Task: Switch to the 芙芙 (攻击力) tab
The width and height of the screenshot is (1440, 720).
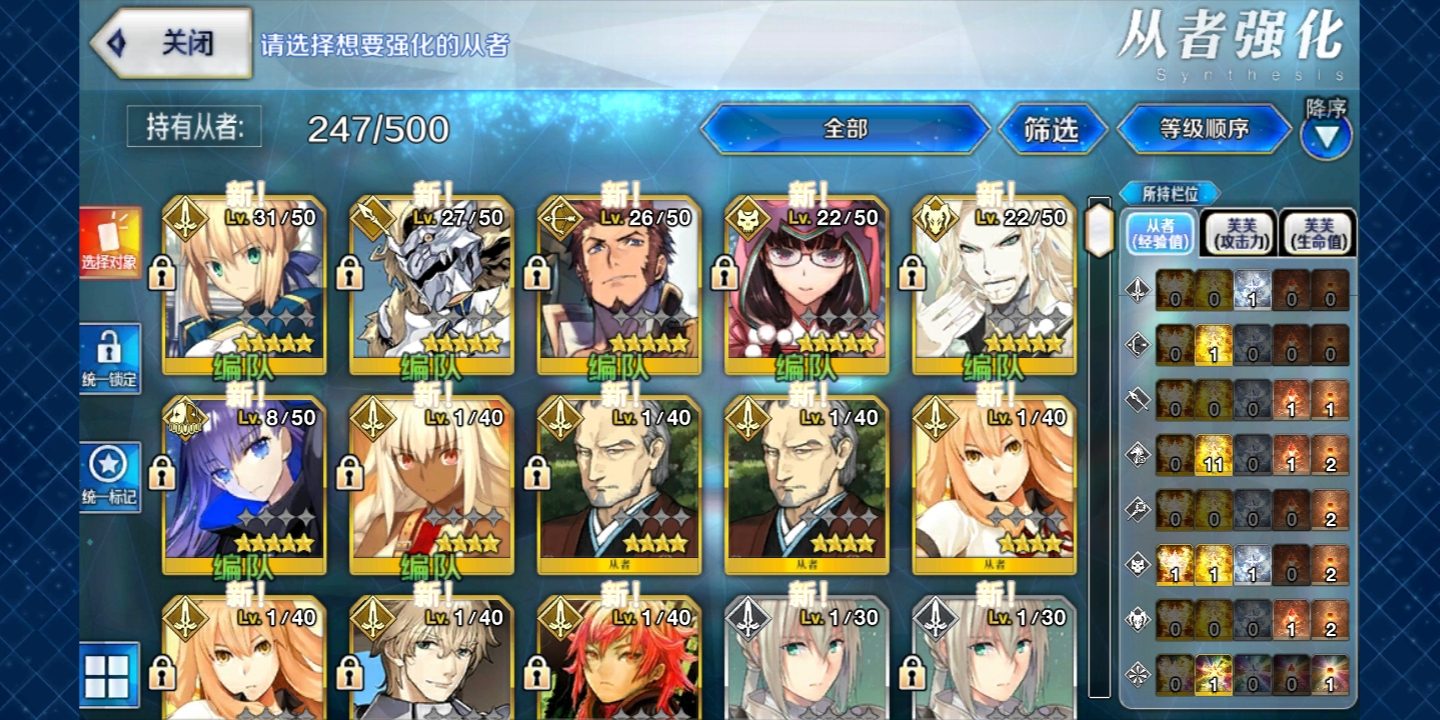Action: point(1238,233)
